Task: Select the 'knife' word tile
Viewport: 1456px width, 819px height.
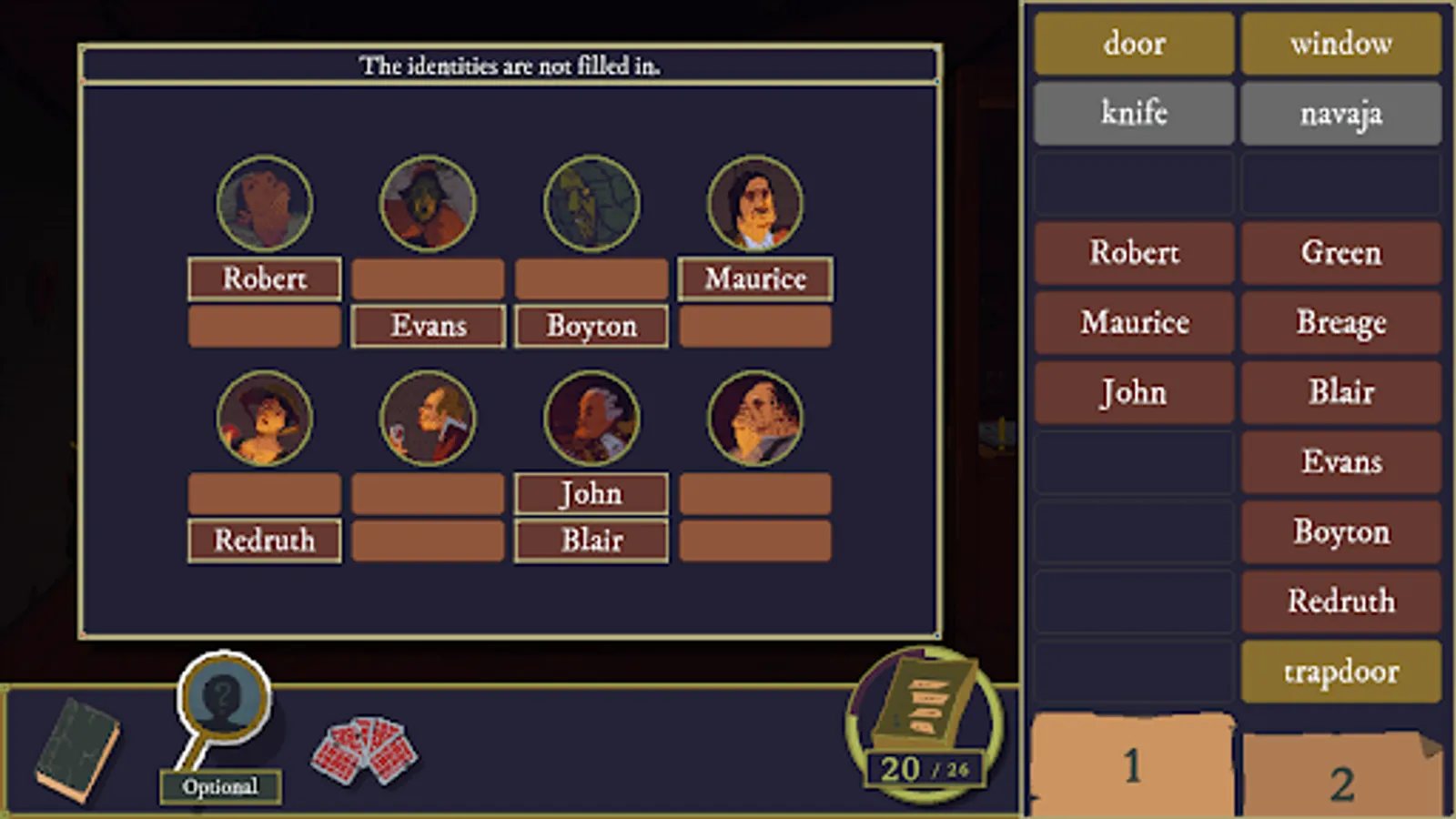Action: [1134, 113]
